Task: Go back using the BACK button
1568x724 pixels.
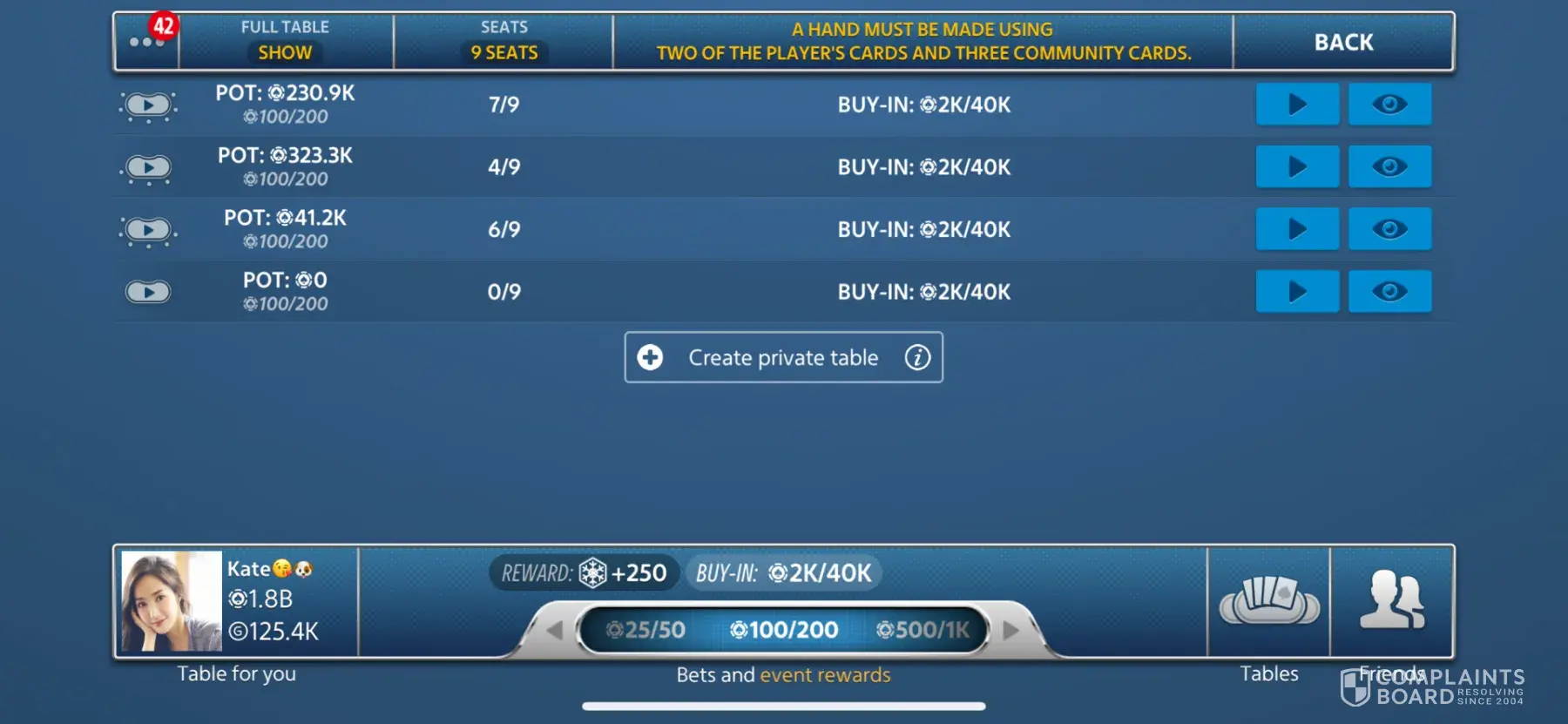Action: tap(1342, 42)
